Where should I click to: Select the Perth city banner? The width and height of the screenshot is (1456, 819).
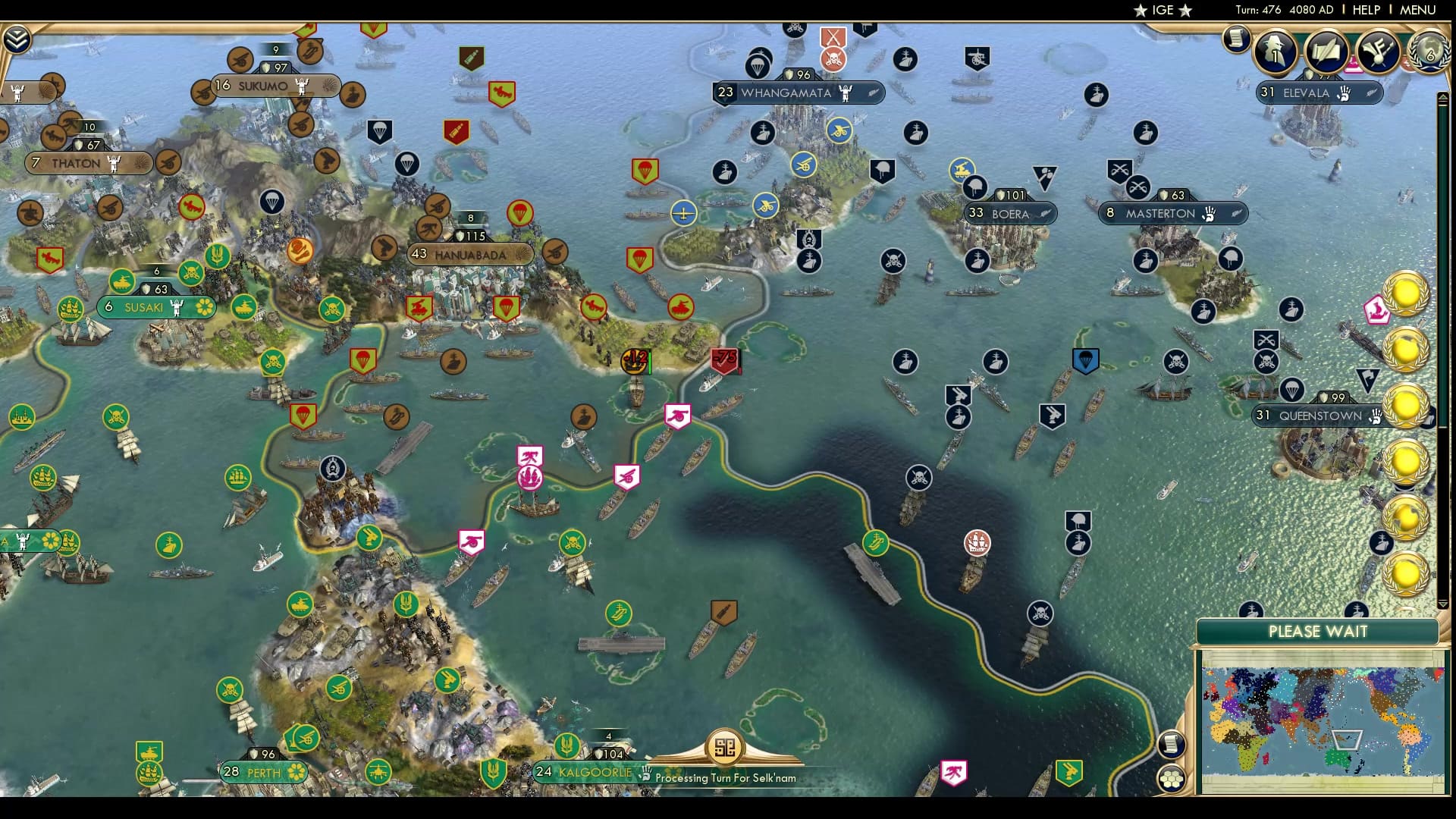click(x=262, y=772)
